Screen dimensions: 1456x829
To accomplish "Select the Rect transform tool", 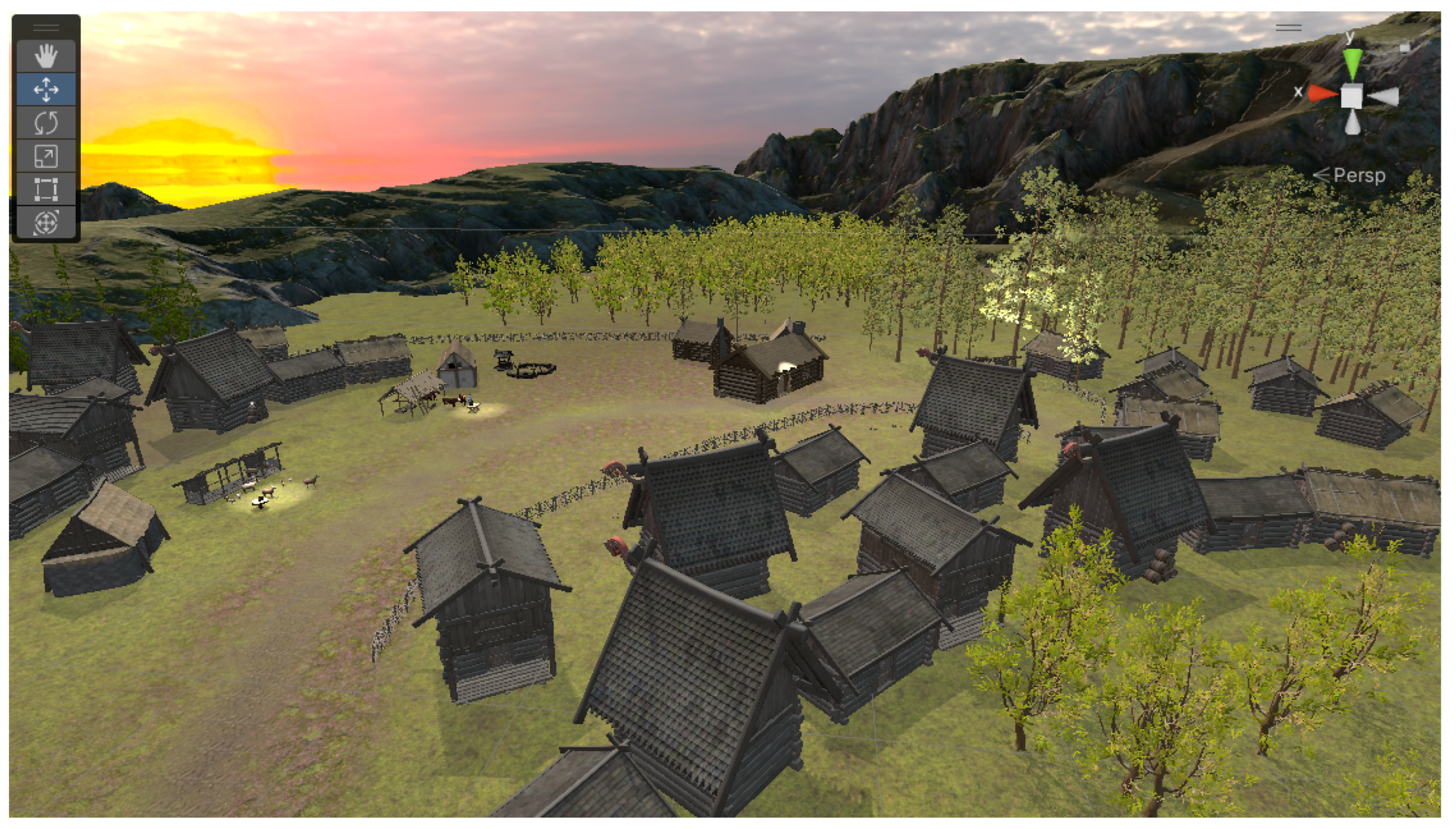I will pyautogui.click(x=46, y=189).
